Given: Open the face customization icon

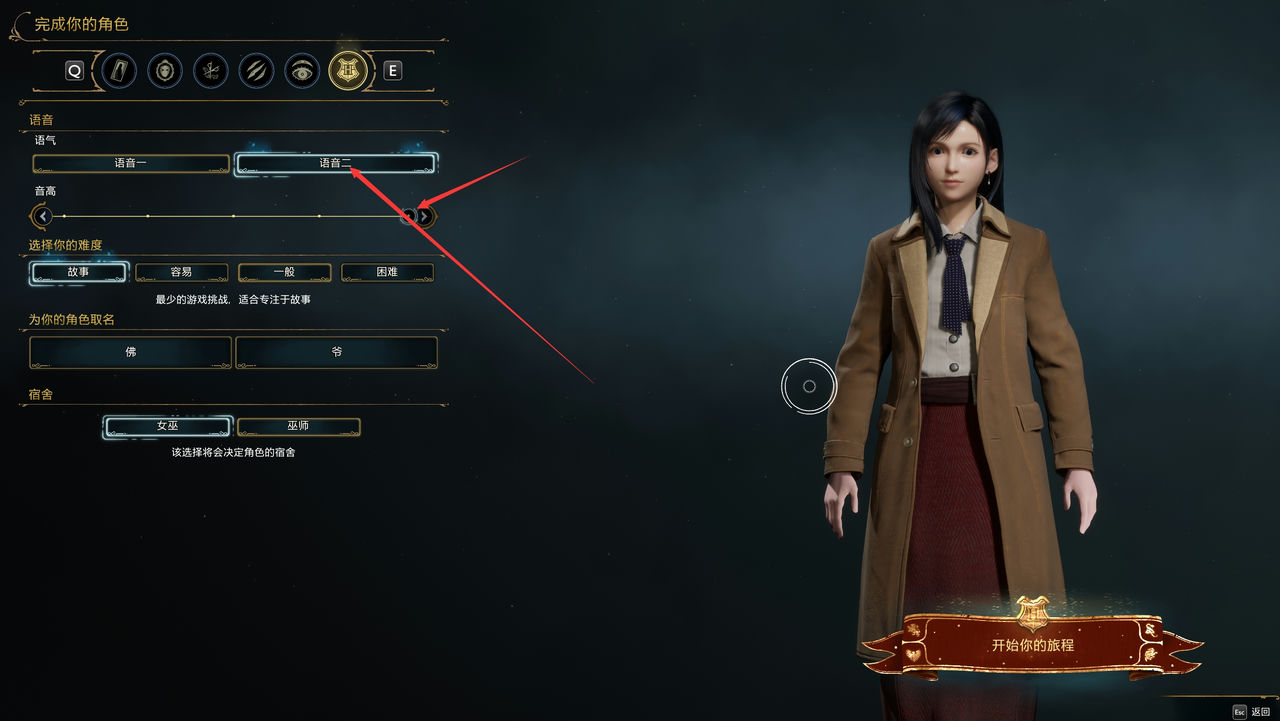Looking at the screenshot, I should click(164, 70).
